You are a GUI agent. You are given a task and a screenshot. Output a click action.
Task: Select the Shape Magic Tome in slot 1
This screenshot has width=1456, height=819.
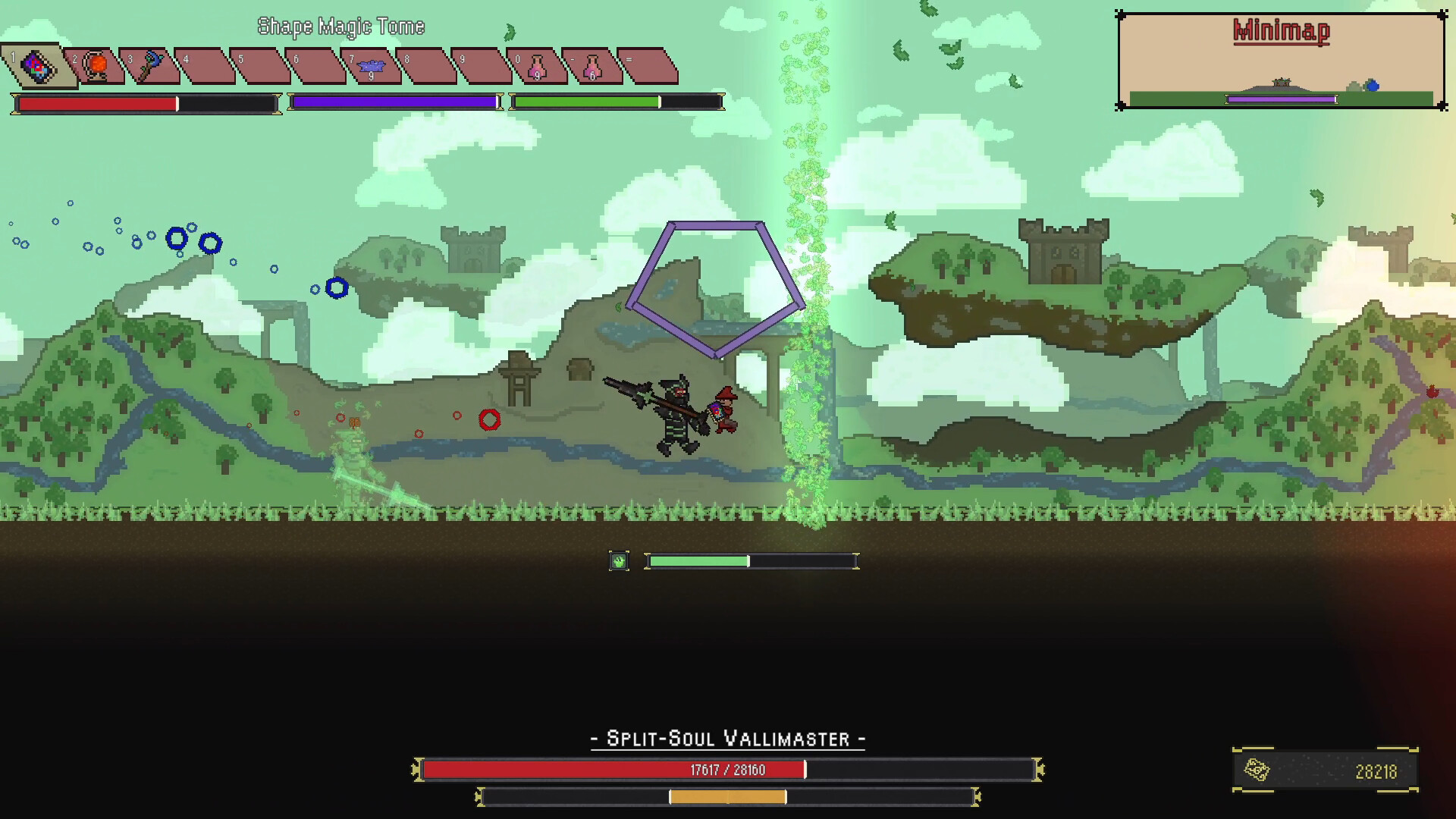point(36,66)
